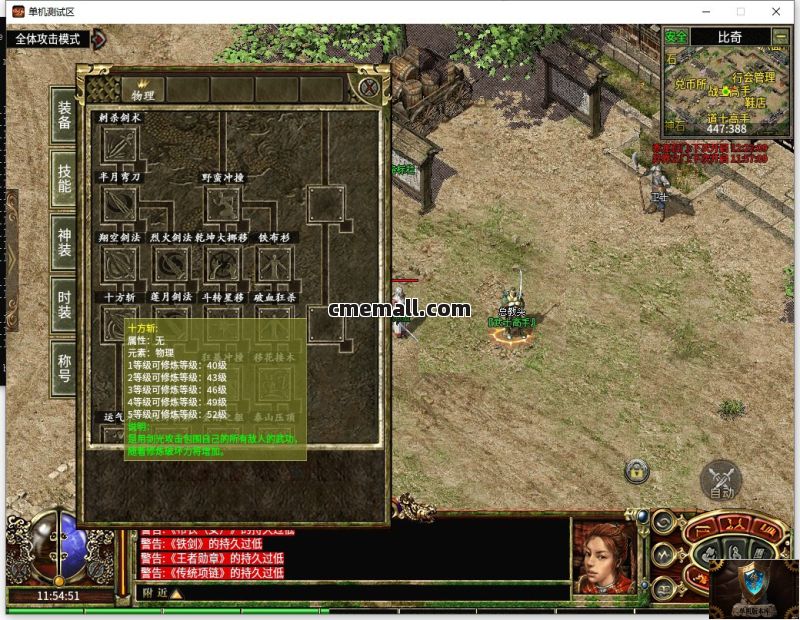This screenshot has height=620, width=800.
Task: Select the 时装 fashion side tab
Action: point(65,304)
